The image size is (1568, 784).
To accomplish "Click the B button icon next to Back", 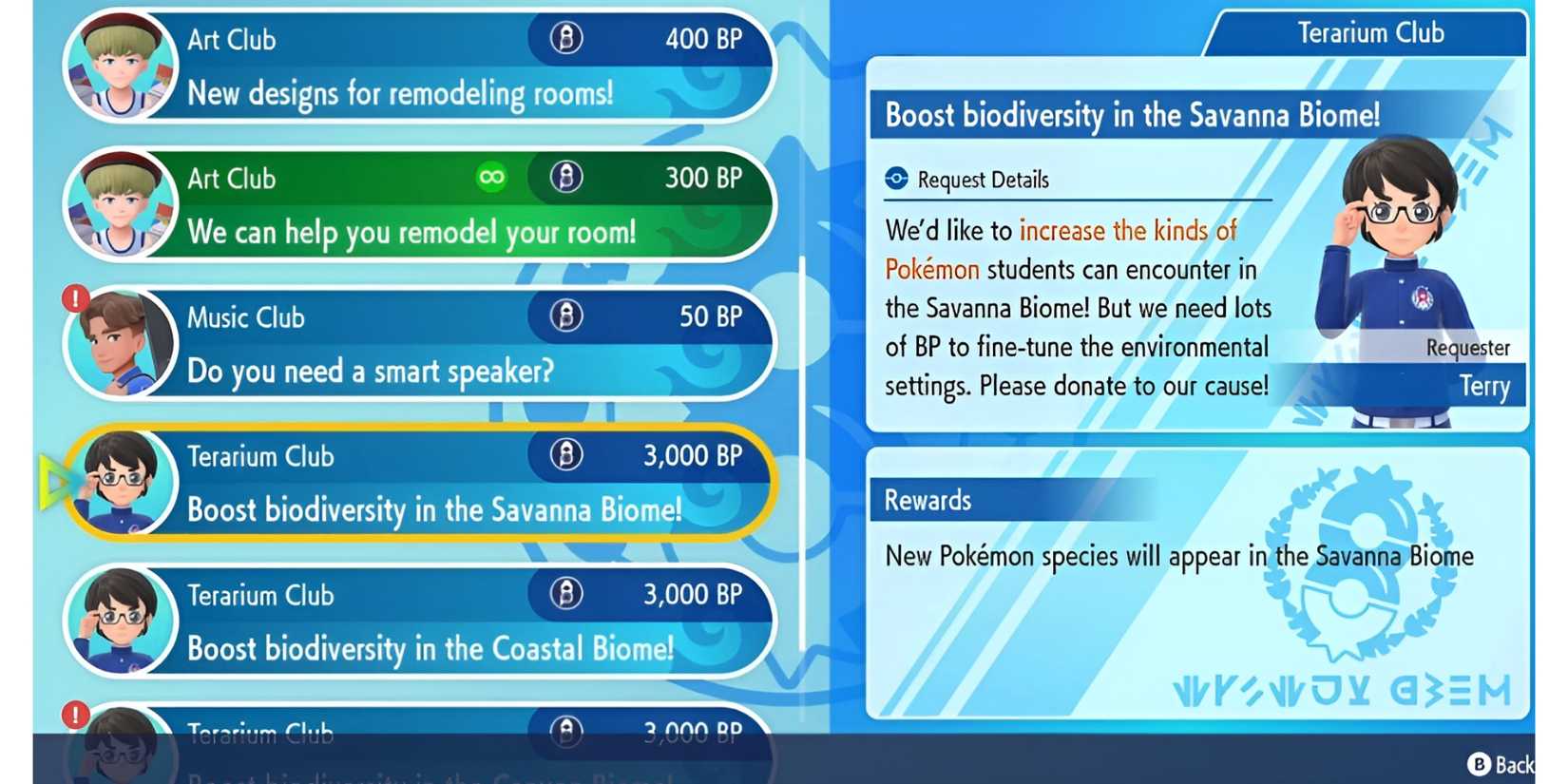I will click(1482, 764).
